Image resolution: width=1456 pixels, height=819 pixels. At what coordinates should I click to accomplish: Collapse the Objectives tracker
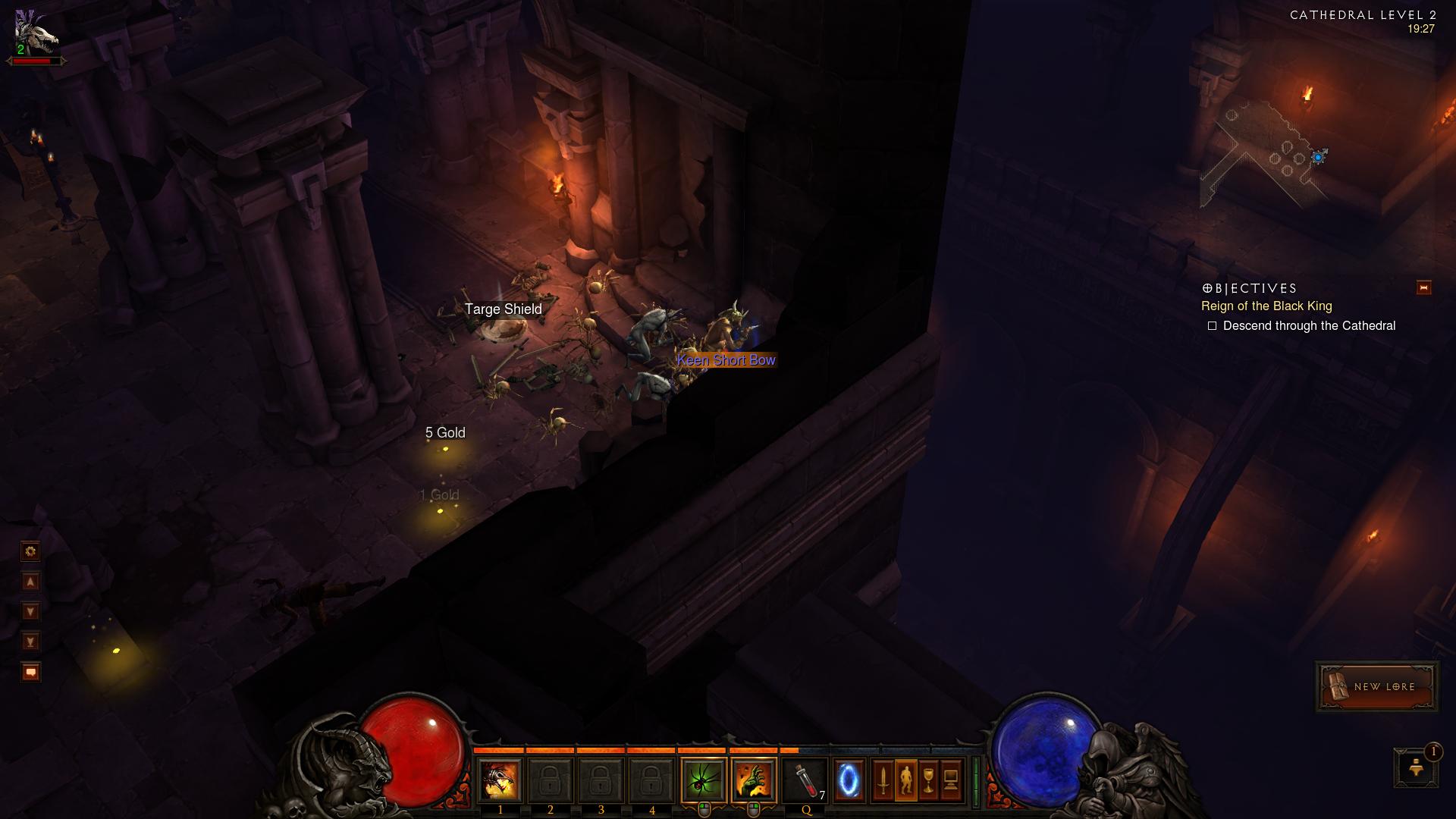(x=1423, y=287)
